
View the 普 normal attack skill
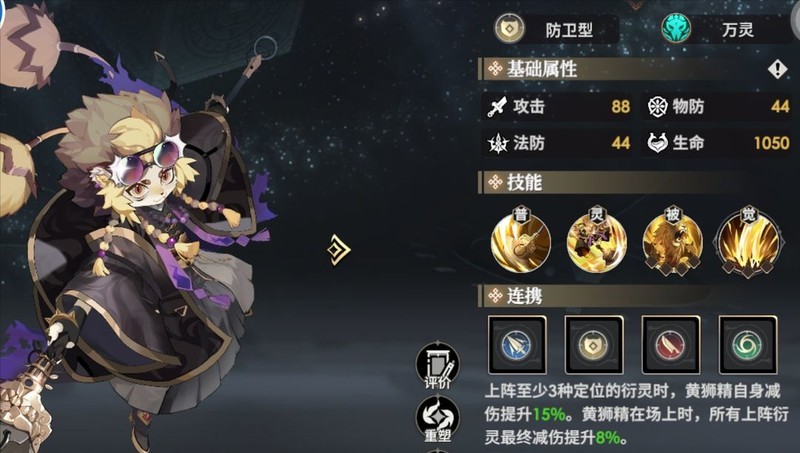click(521, 240)
